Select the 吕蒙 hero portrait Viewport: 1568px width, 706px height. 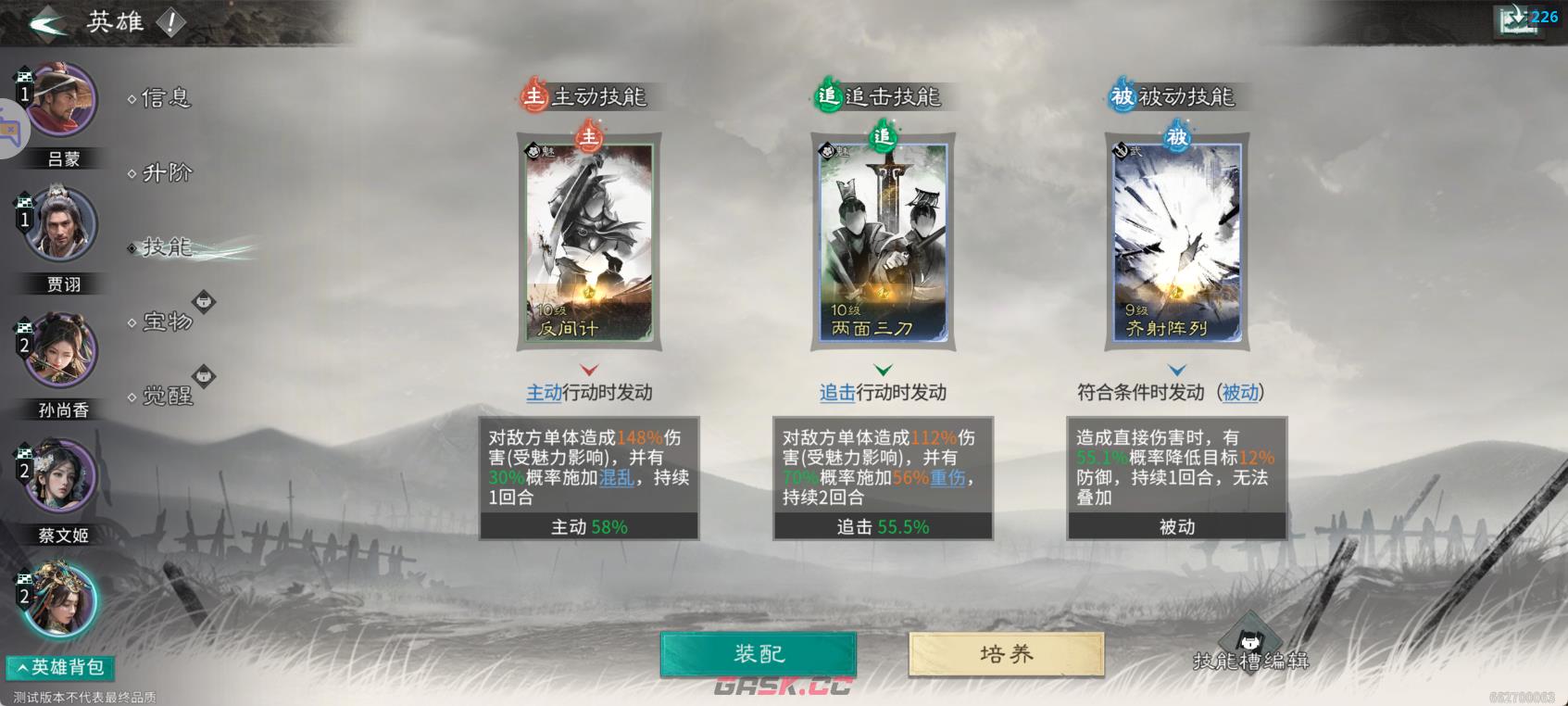click(x=60, y=100)
